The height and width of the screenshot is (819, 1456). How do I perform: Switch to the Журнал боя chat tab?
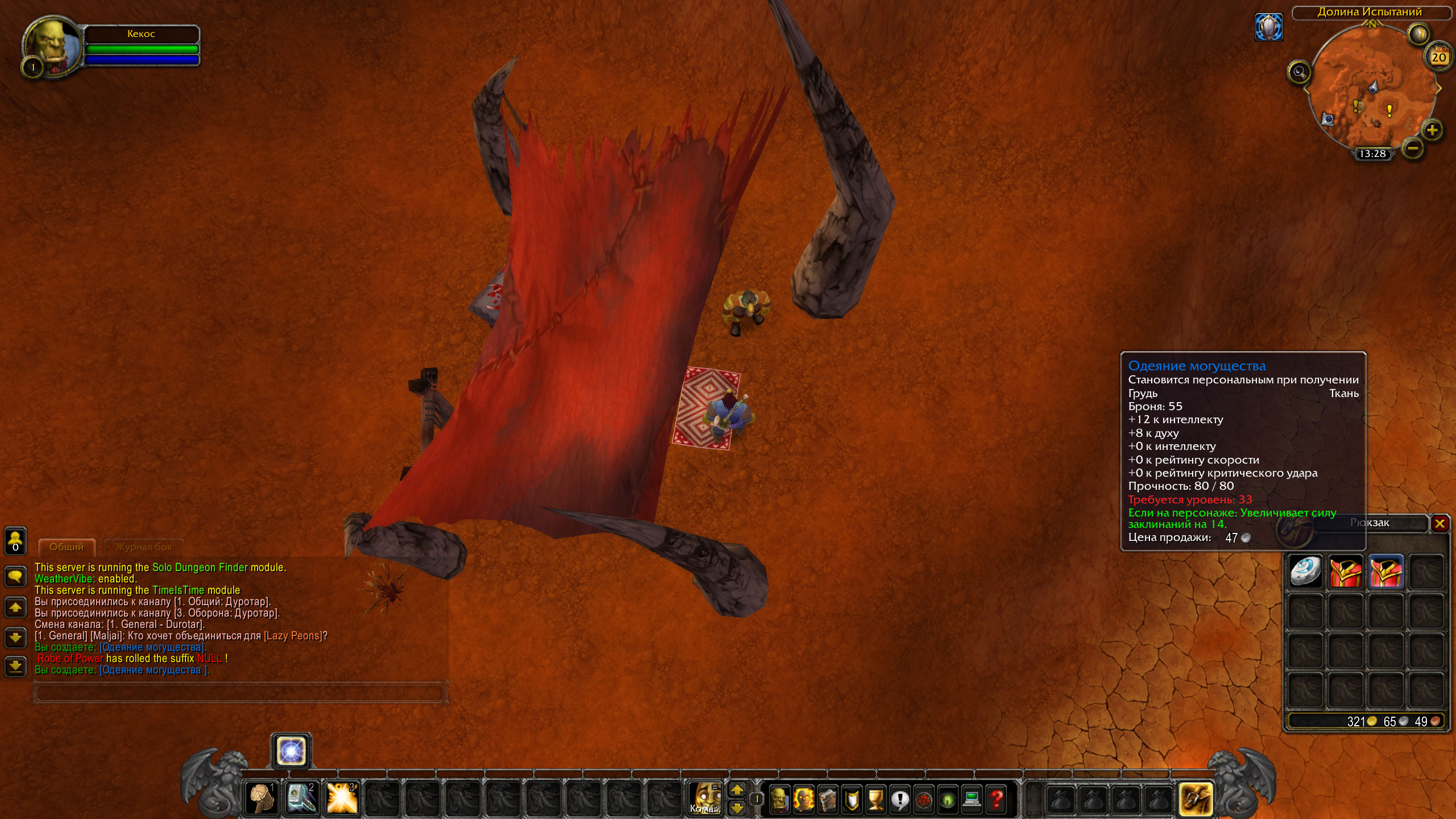(x=143, y=547)
